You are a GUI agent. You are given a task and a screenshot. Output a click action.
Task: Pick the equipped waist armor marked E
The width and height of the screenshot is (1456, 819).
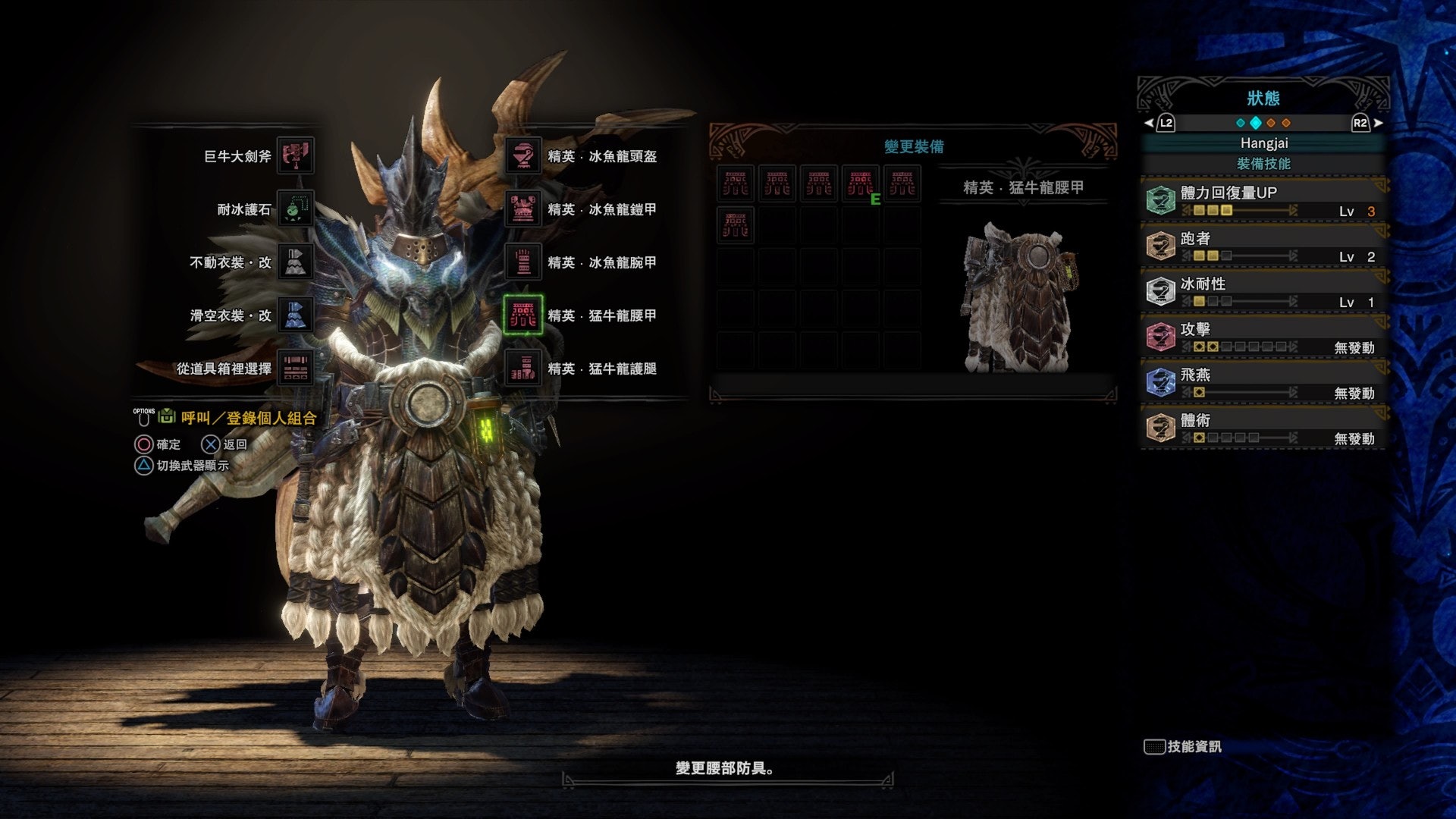pyautogui.click(x=860, y=184)
